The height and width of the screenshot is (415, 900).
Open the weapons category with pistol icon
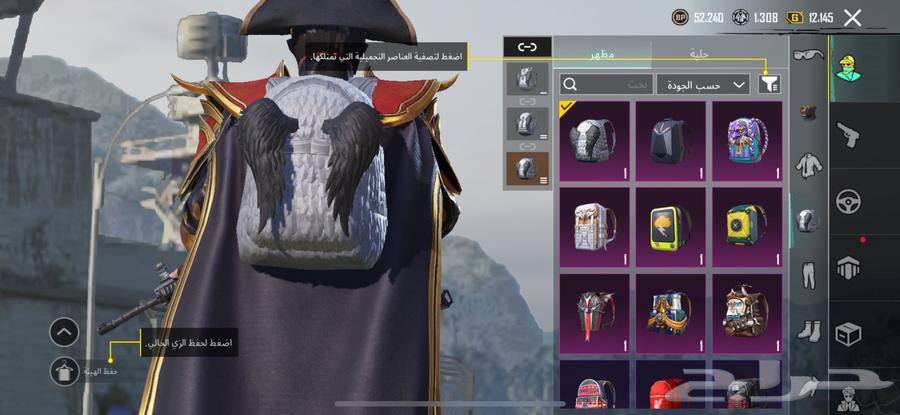(849, 133)
